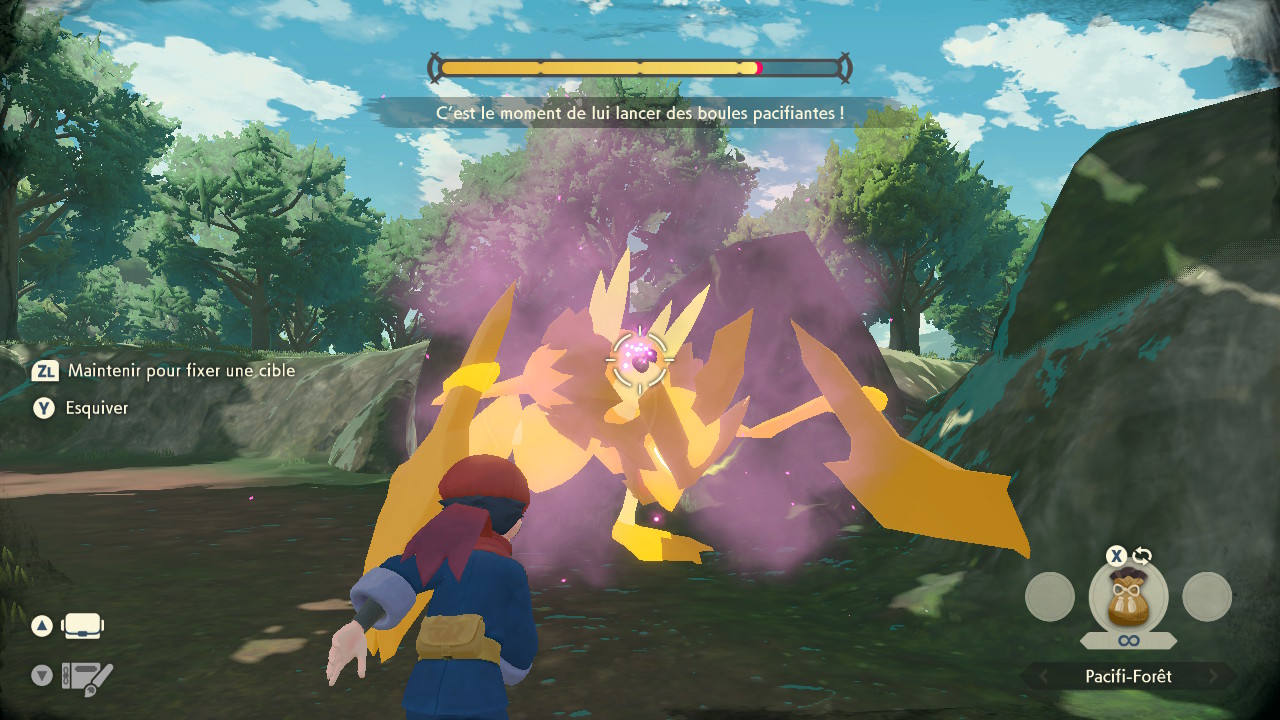
Task: Click the left arrow beside Pacifi-Forêt
Action: (x=1043, y=677)
